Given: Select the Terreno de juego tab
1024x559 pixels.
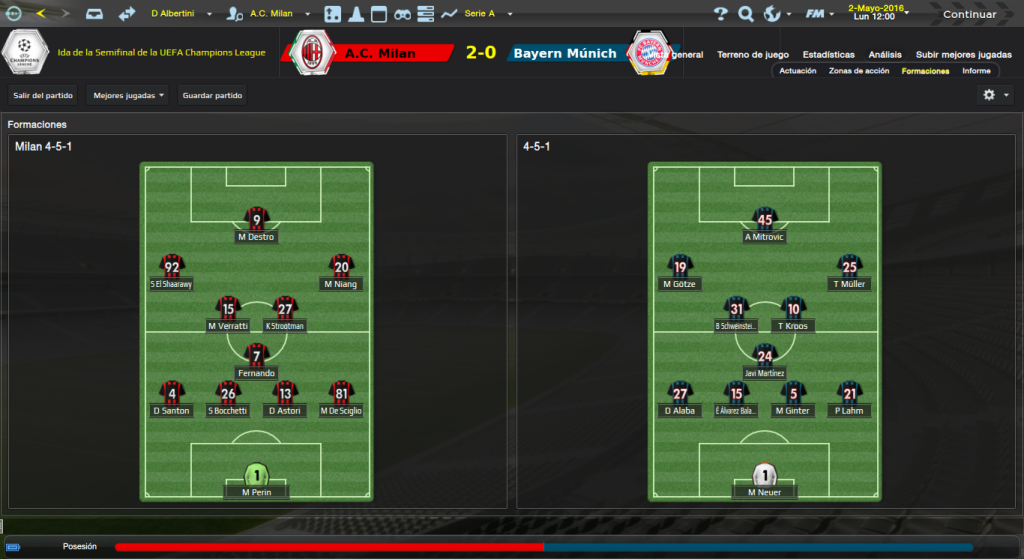Looking at the screenshot, I should [x=761, y=54].
